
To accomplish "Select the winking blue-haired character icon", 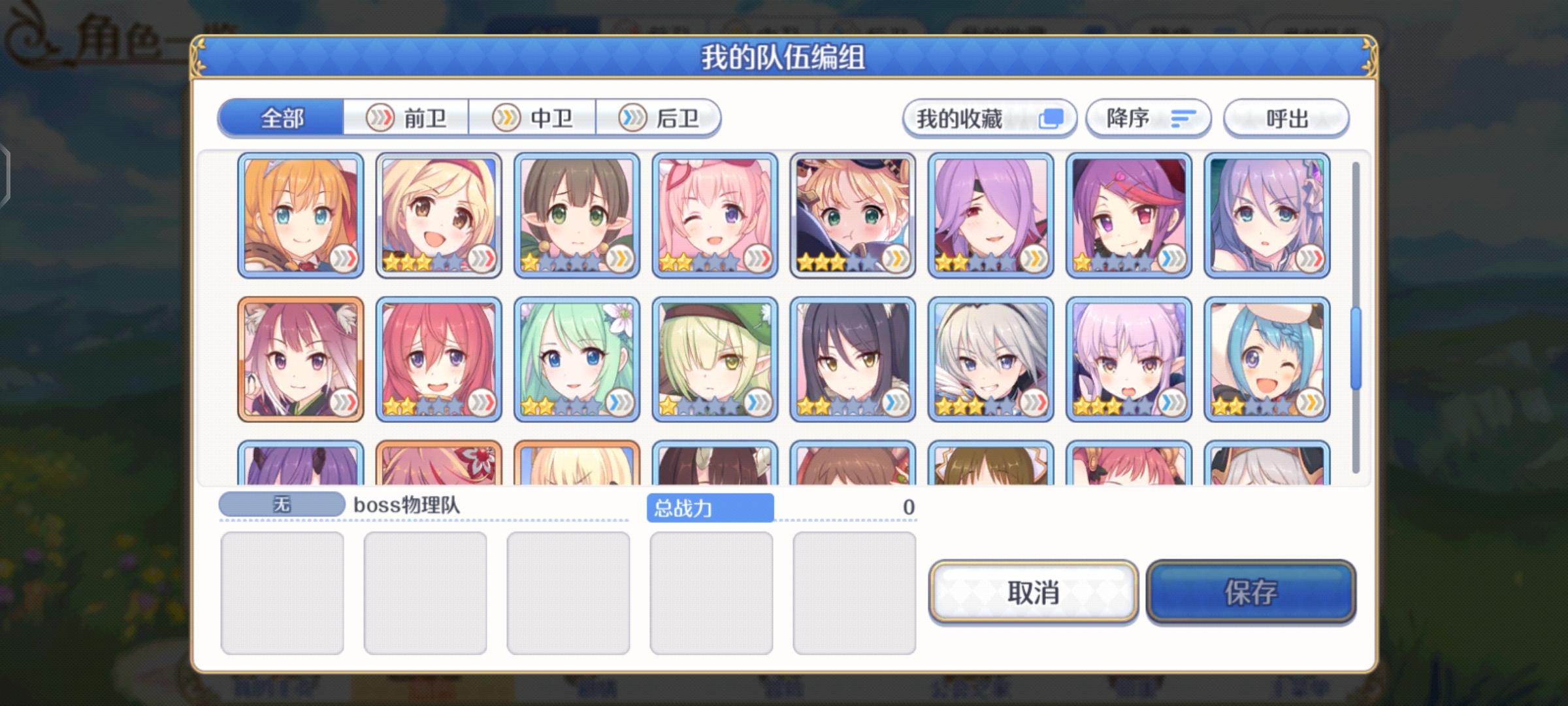I will pos(1267,356).
